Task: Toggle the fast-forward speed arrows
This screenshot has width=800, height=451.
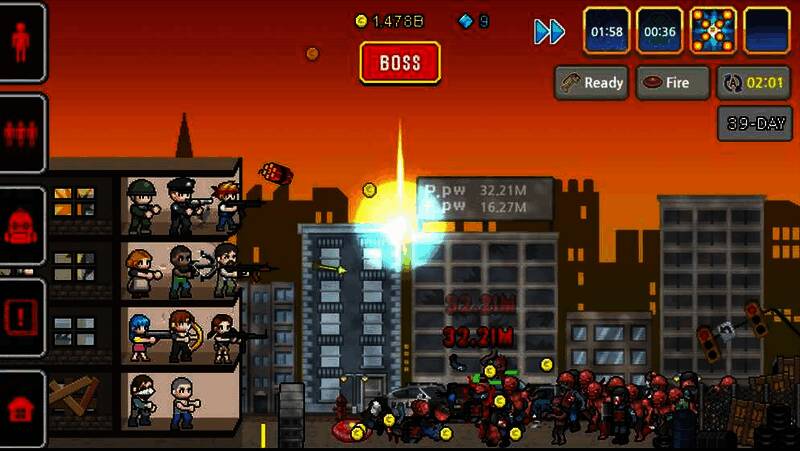Action: point(549,32)
